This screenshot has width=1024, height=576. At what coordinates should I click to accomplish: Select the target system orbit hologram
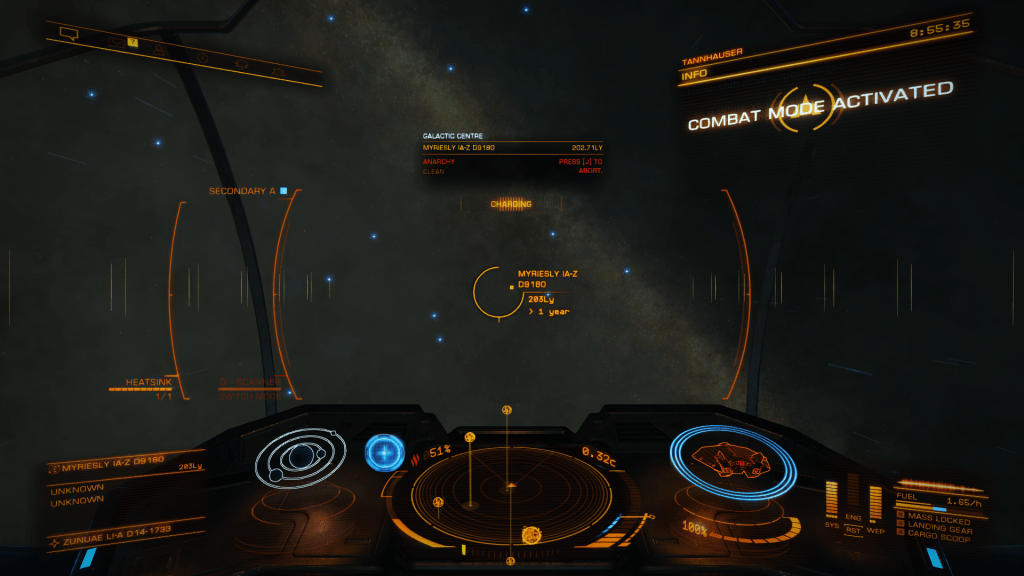298,460
